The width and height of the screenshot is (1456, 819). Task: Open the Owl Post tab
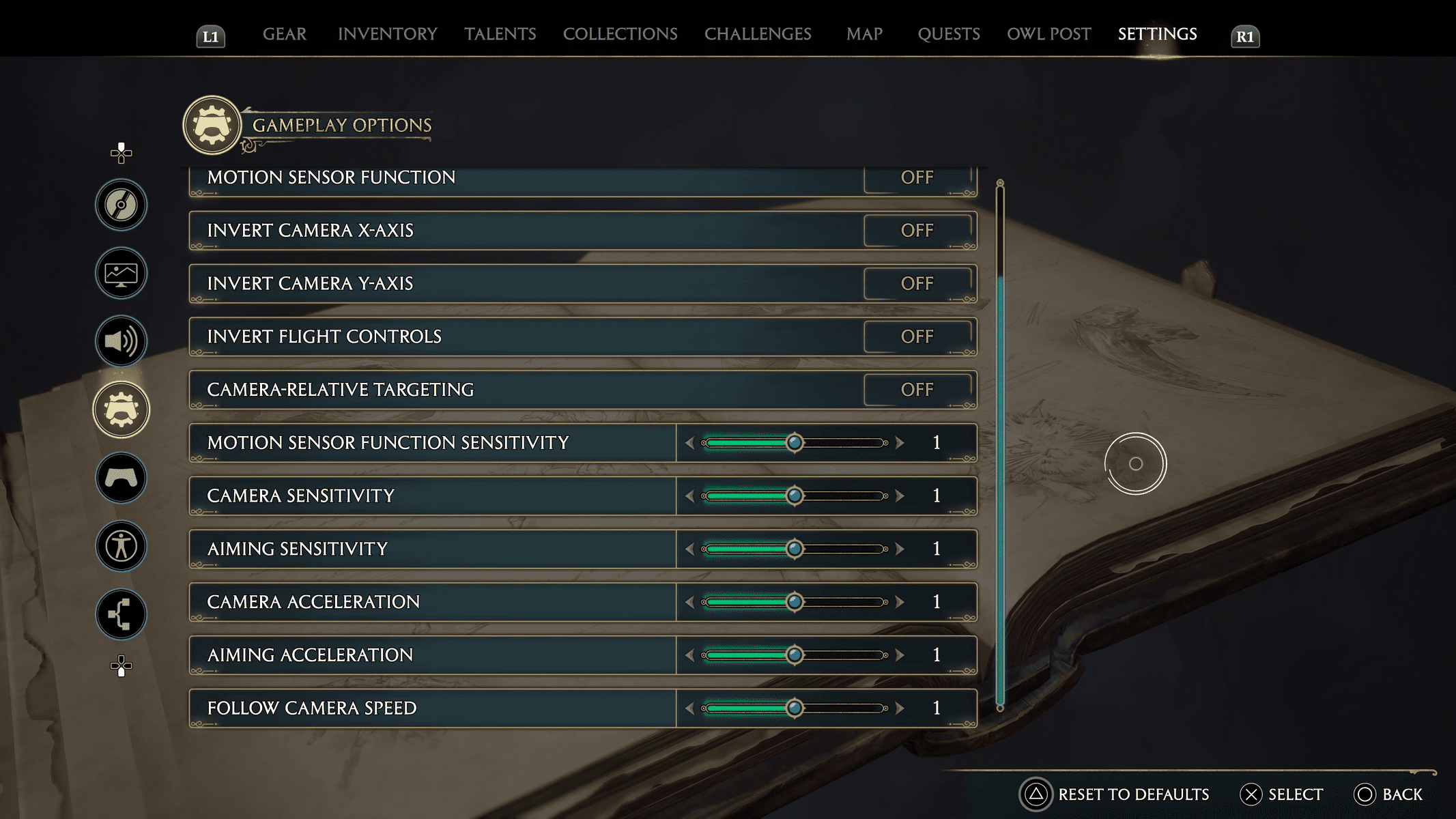coord(1048,34)
